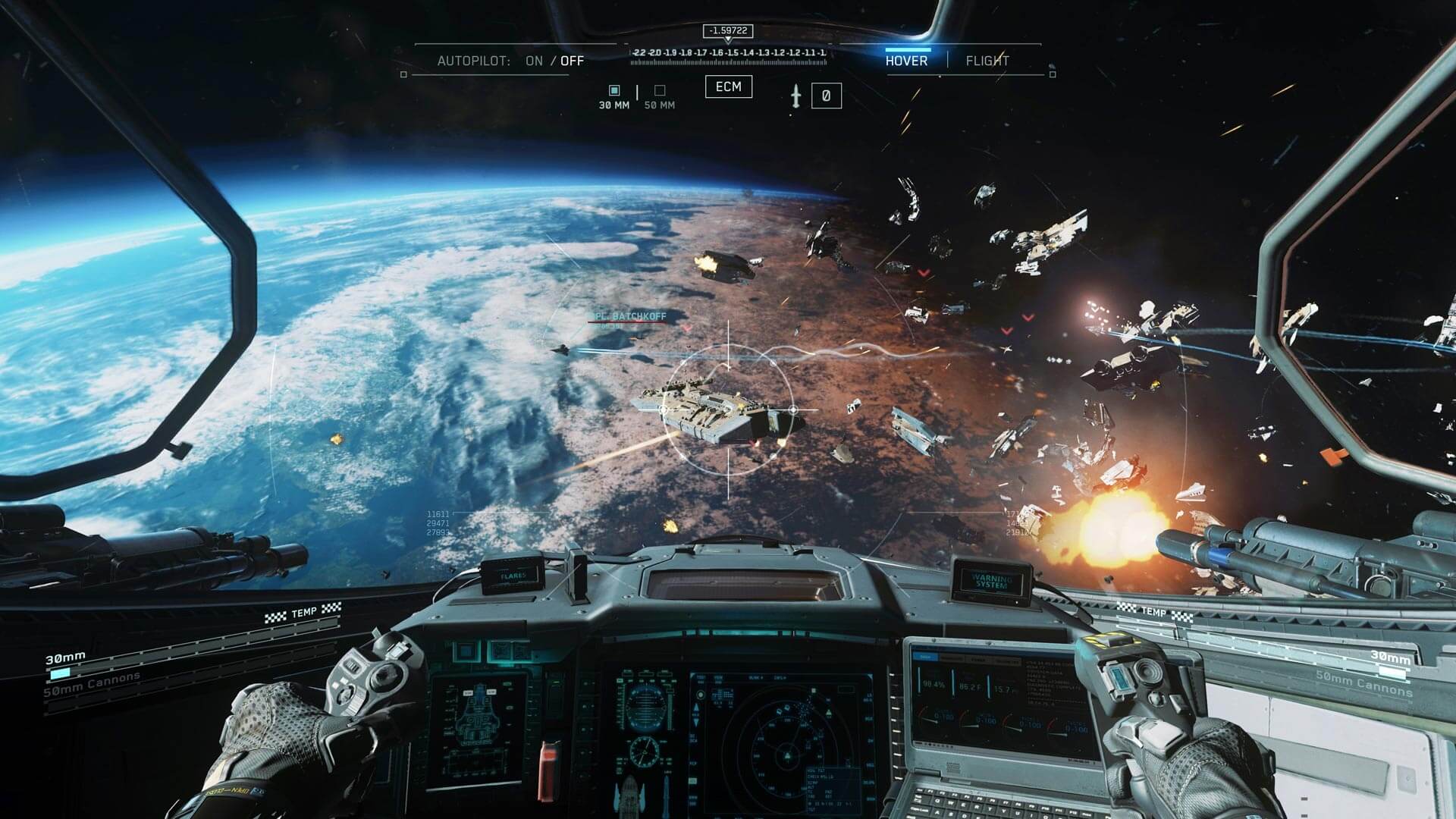Click the center targeting reticle
This screenshot has height=819, width=1456.
728,409
